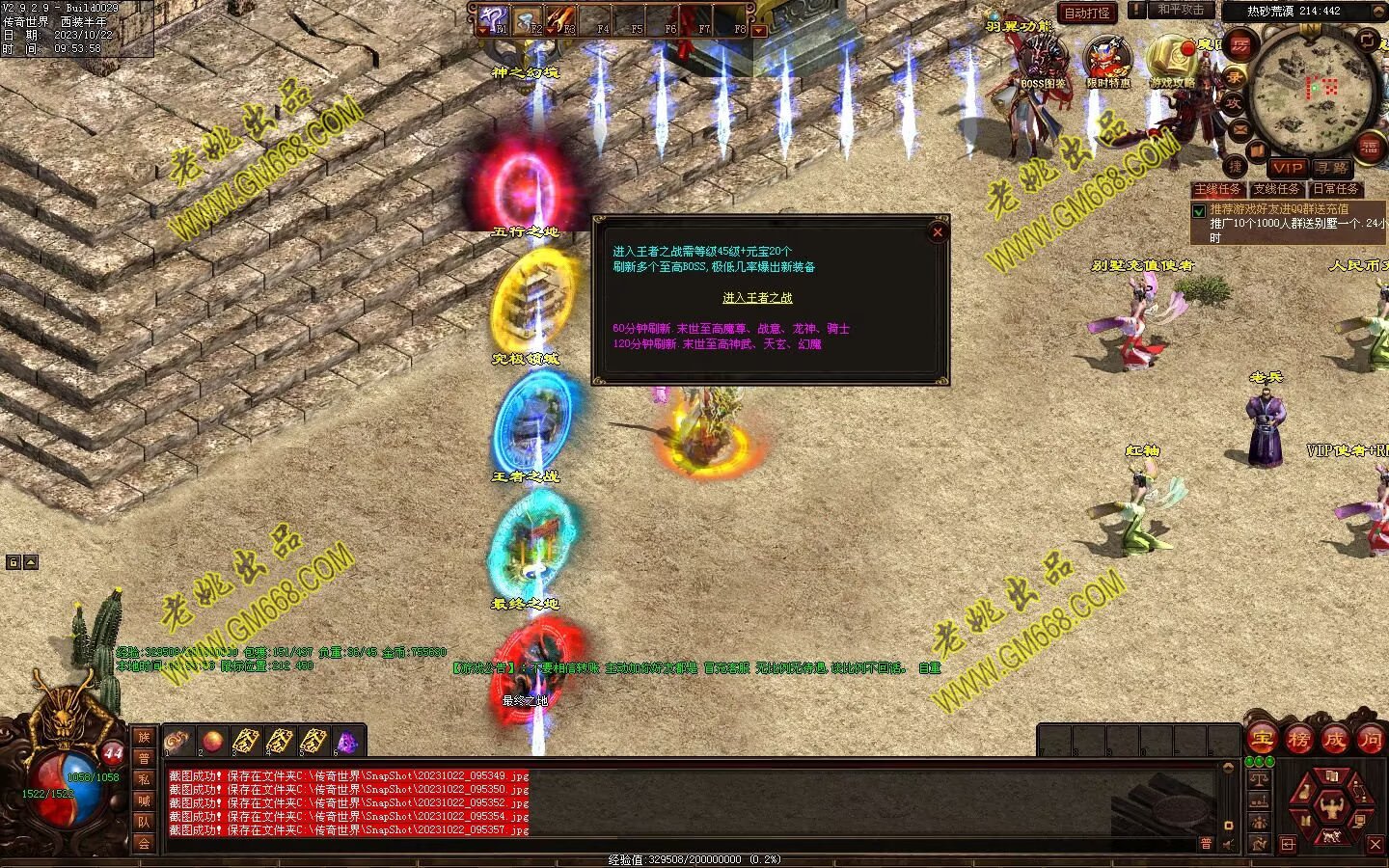Screen dimensions: 1389x868
Task: Open the 榜 ranking round button
Action: pyautogui.click(x=1298, y=740)
